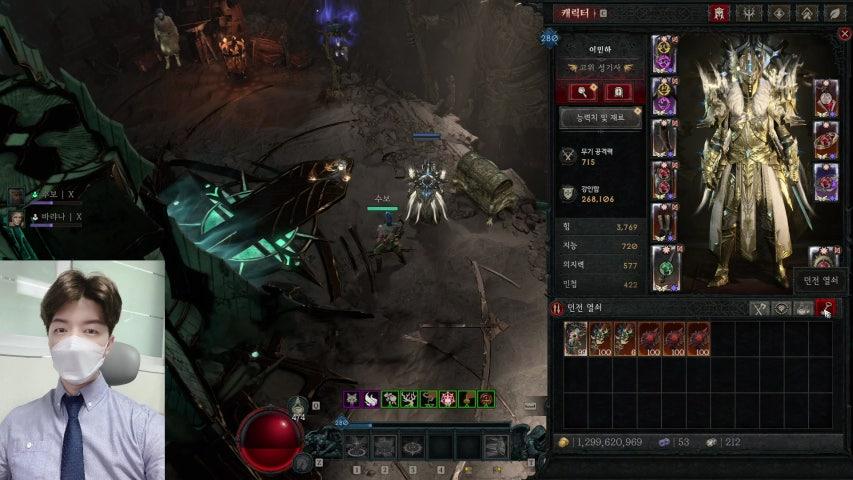Open the equipment inventory tab with crossed weapons

pos(759,308)
